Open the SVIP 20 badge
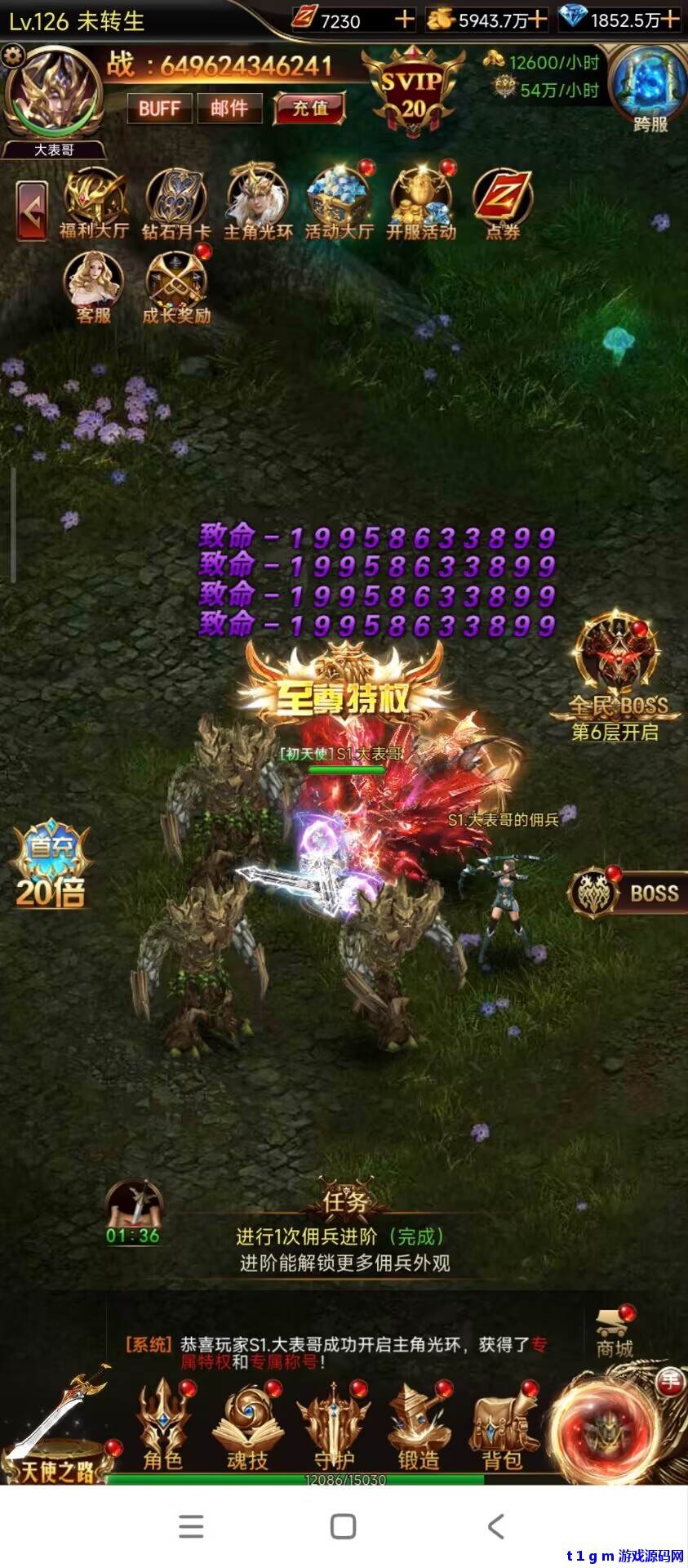This screenshot has height=1568, width=688. [413, 91]
